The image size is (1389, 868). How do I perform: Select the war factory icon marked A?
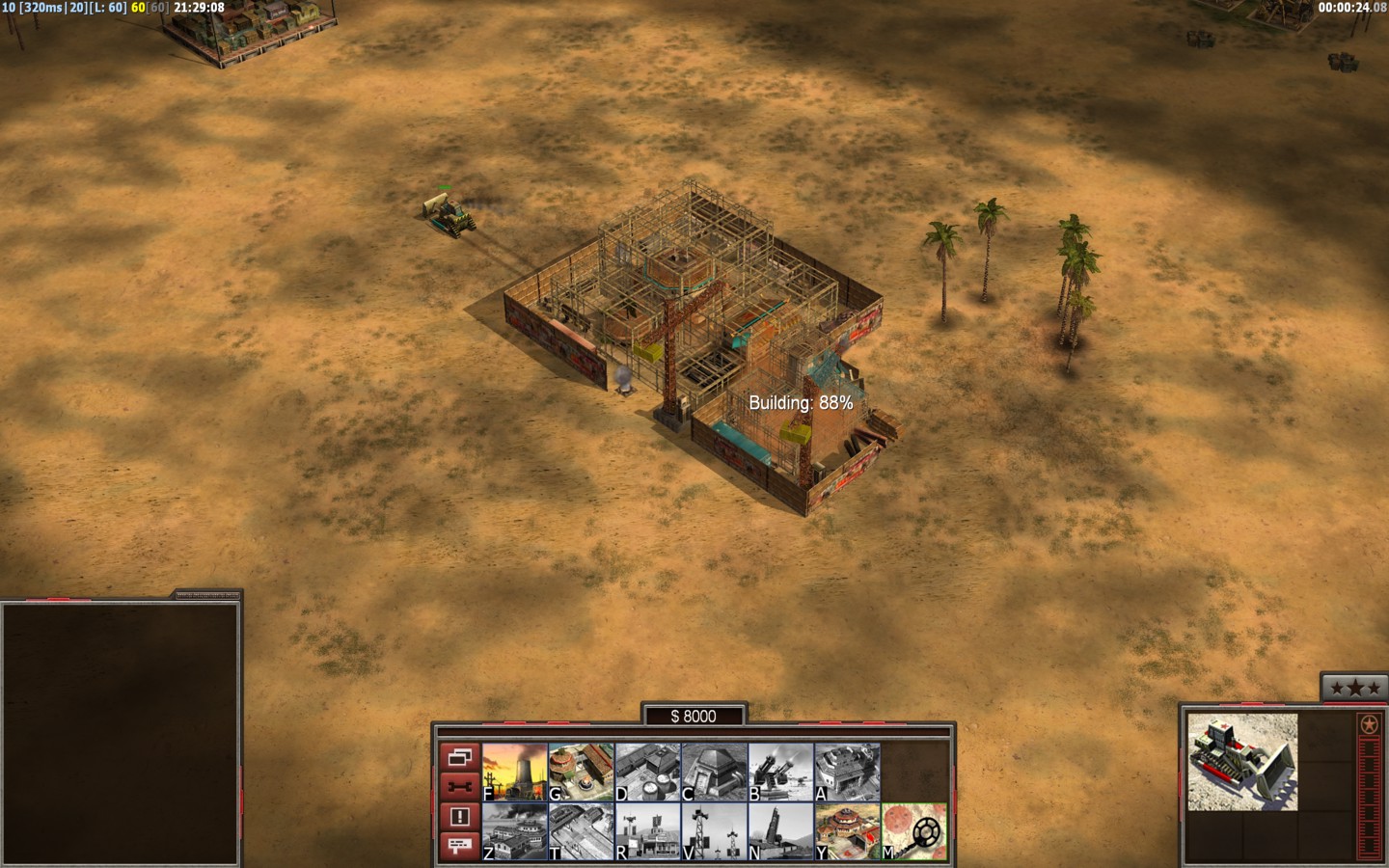tap(848, 772)
